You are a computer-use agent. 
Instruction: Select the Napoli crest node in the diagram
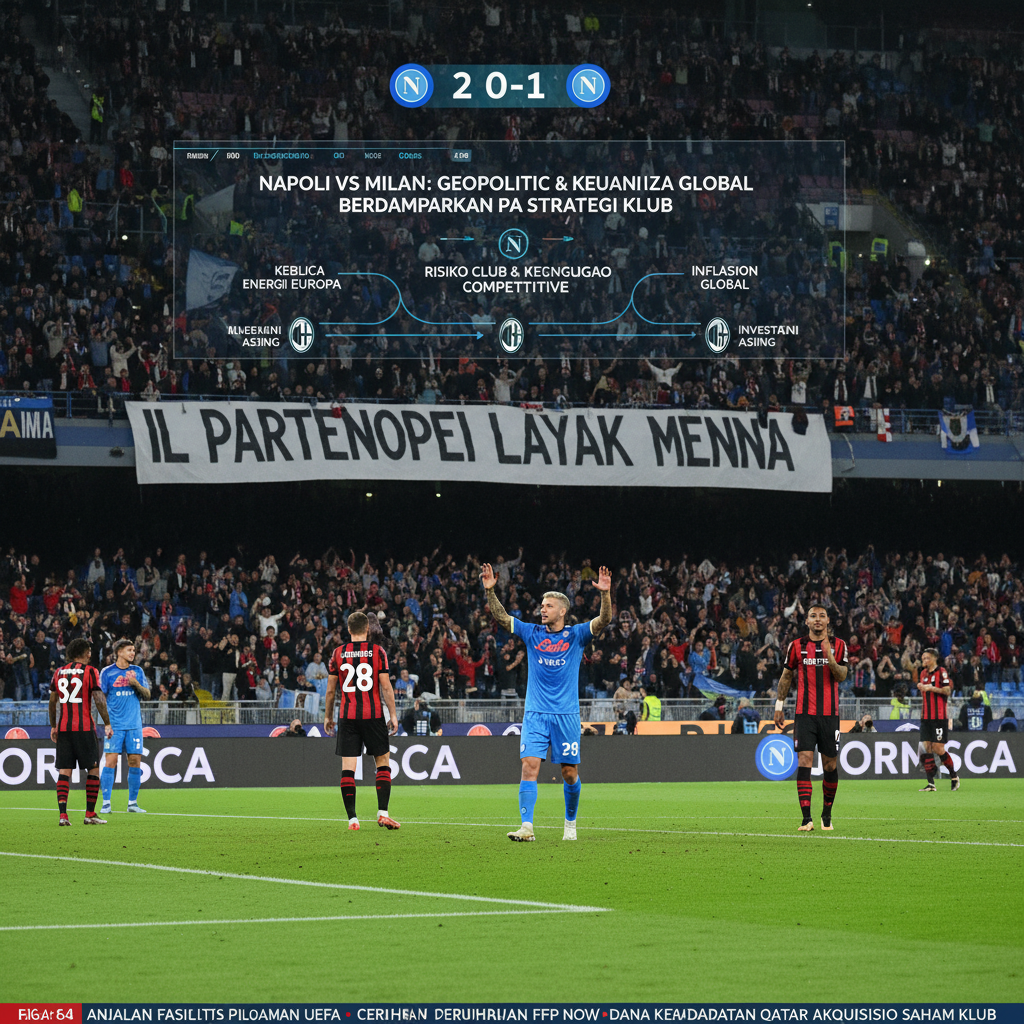(513, 243)
